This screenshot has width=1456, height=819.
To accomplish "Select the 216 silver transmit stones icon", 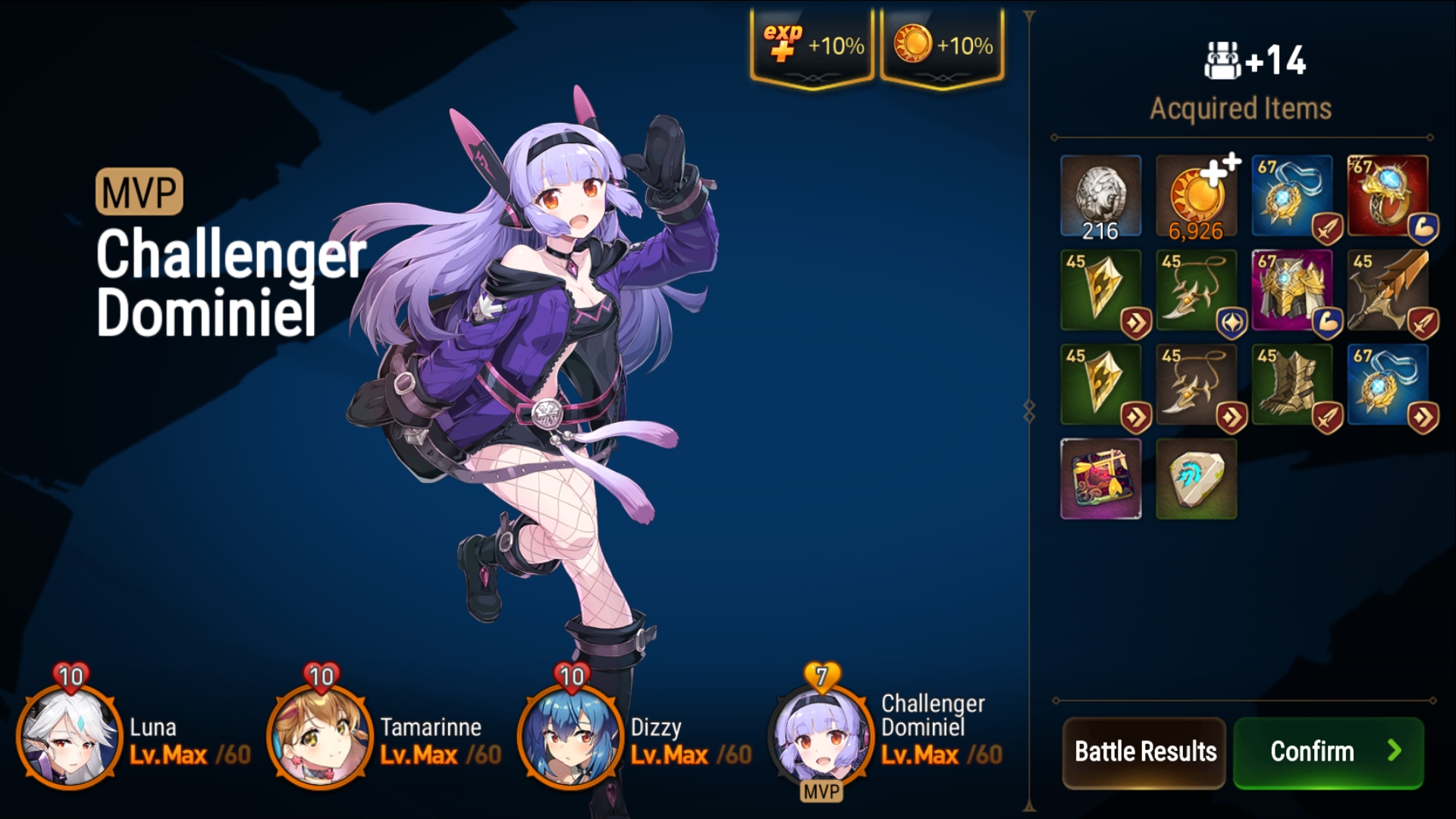I will 1102,193.
